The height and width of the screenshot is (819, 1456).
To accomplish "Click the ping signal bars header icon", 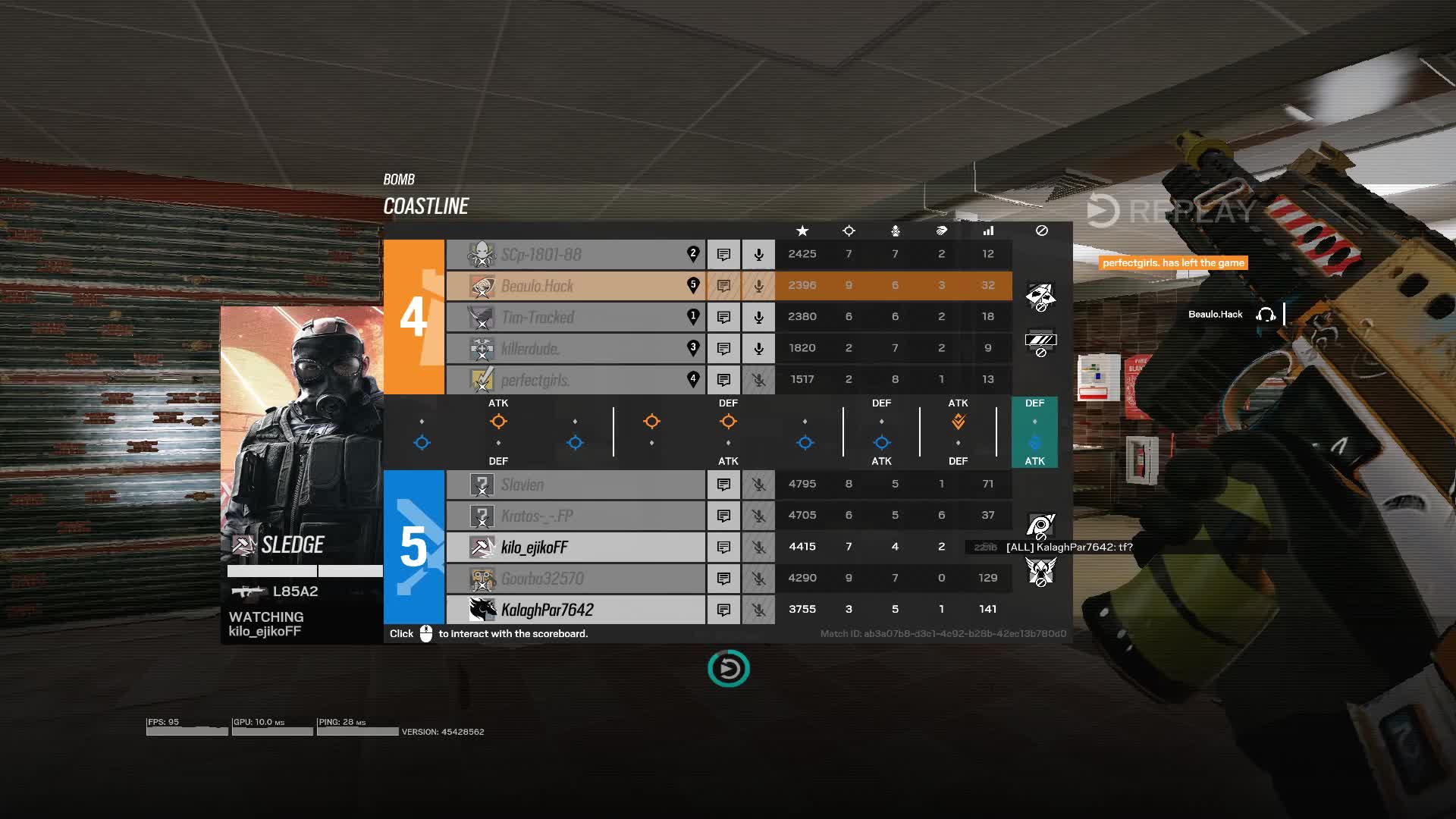I will coord(987,231).
